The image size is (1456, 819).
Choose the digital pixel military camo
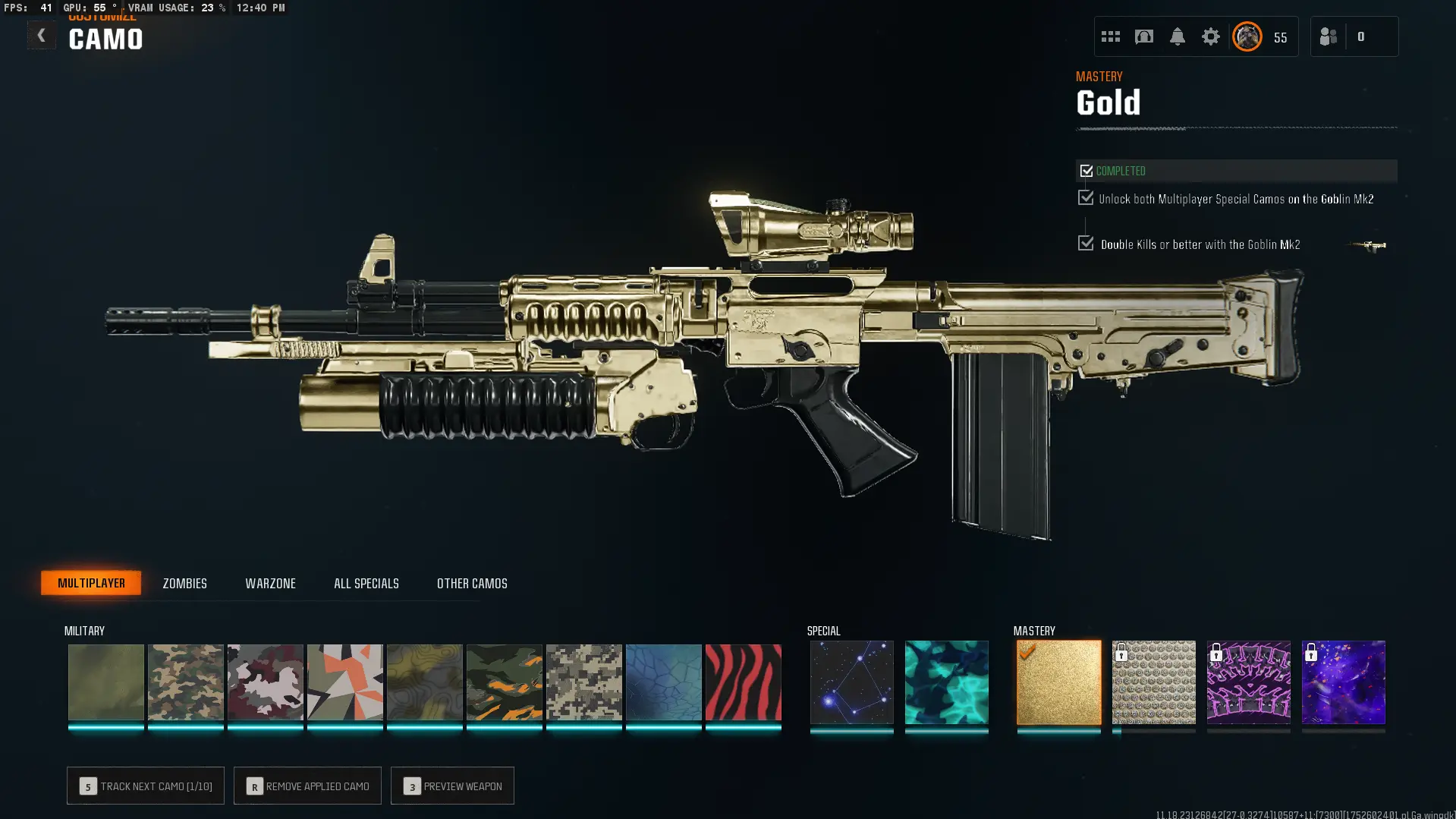583,682
